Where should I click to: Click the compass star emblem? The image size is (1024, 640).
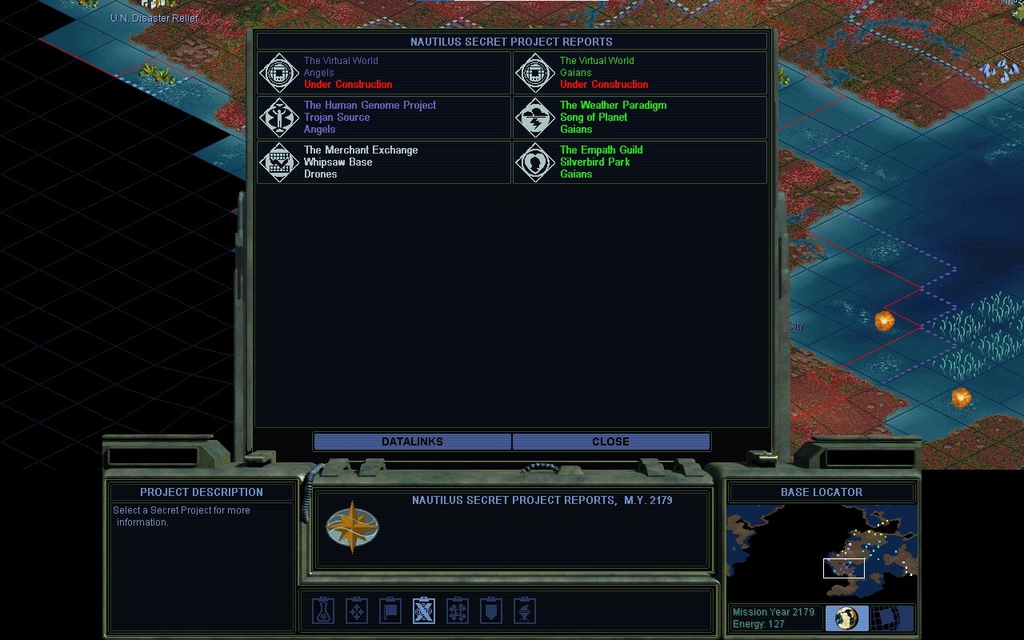coord(352,529)
